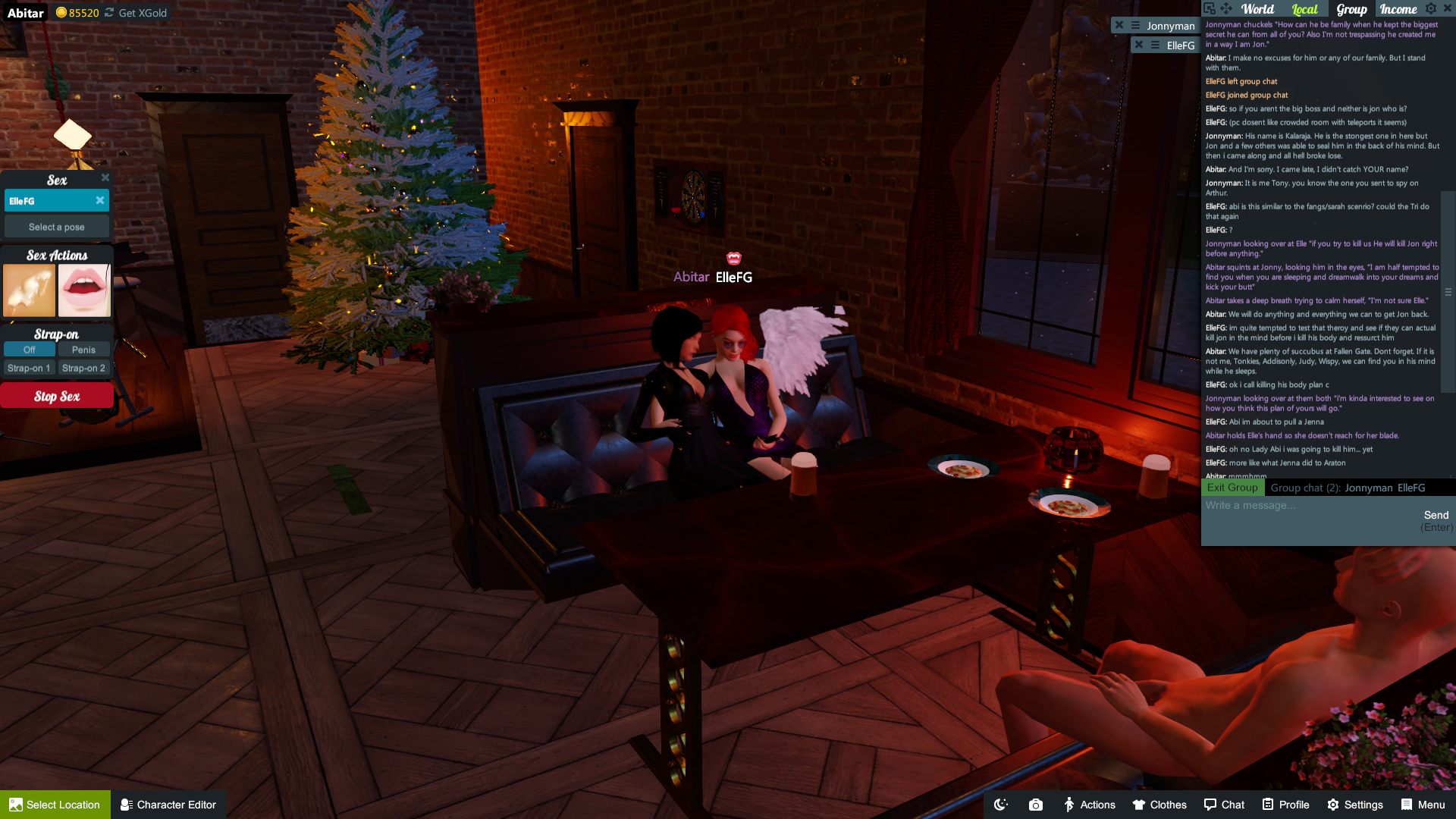This screenshot has width=1456, height=819.
Task: Click the Exit Group button
Action: click(1232, 488)
